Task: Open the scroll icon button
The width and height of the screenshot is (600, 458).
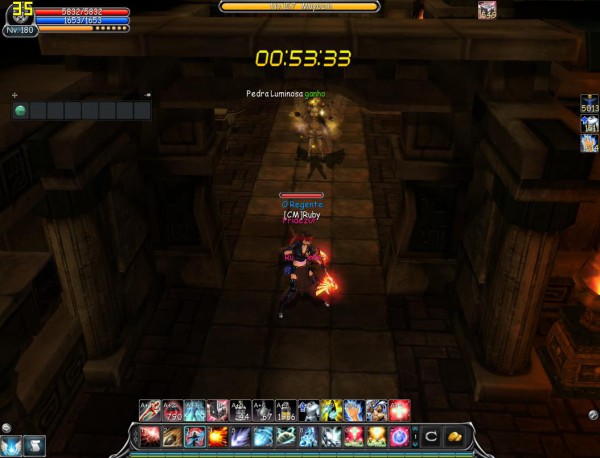Action: click(x=33, y=444)
